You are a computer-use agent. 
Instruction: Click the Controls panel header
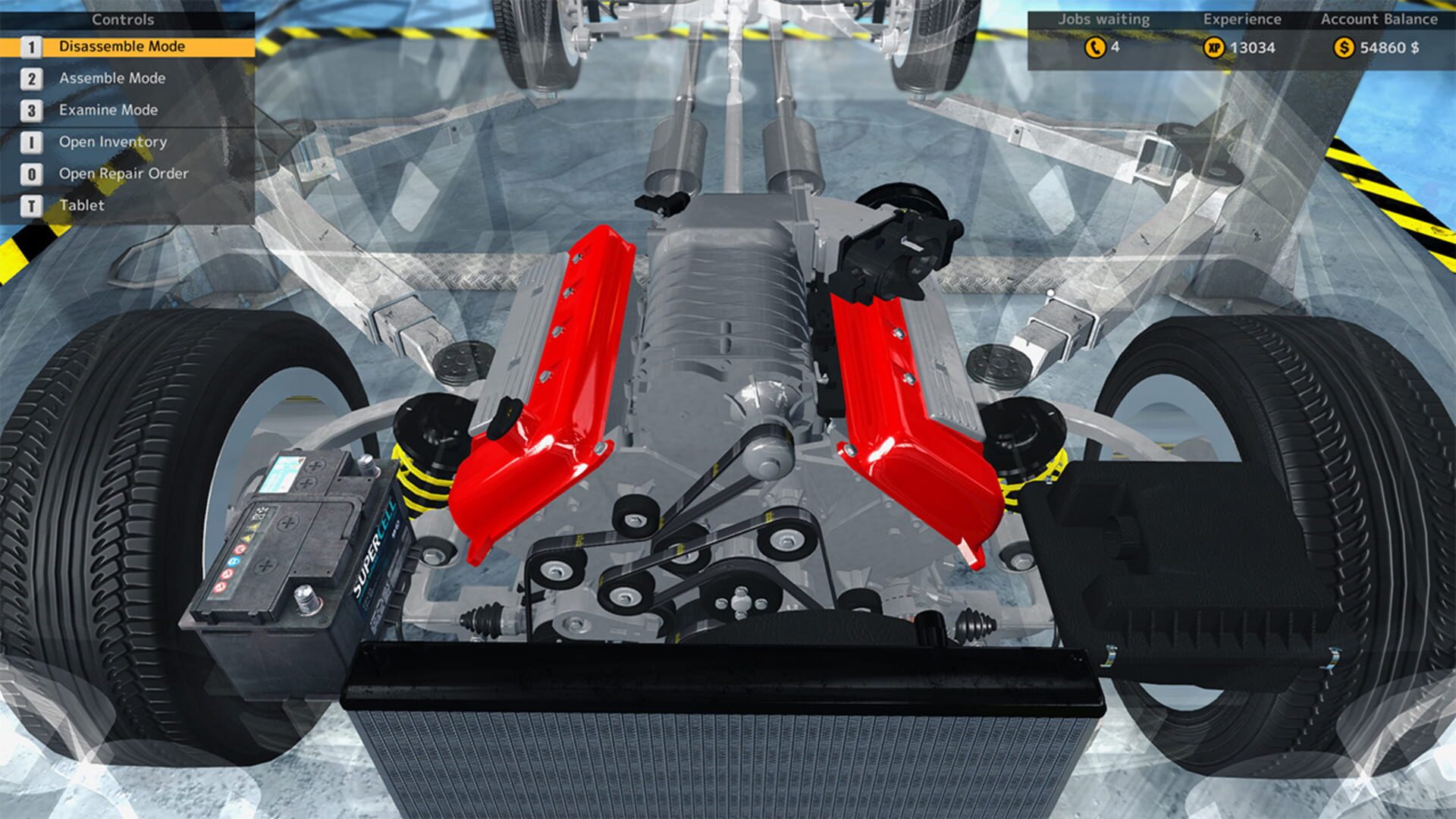point(121,19)
